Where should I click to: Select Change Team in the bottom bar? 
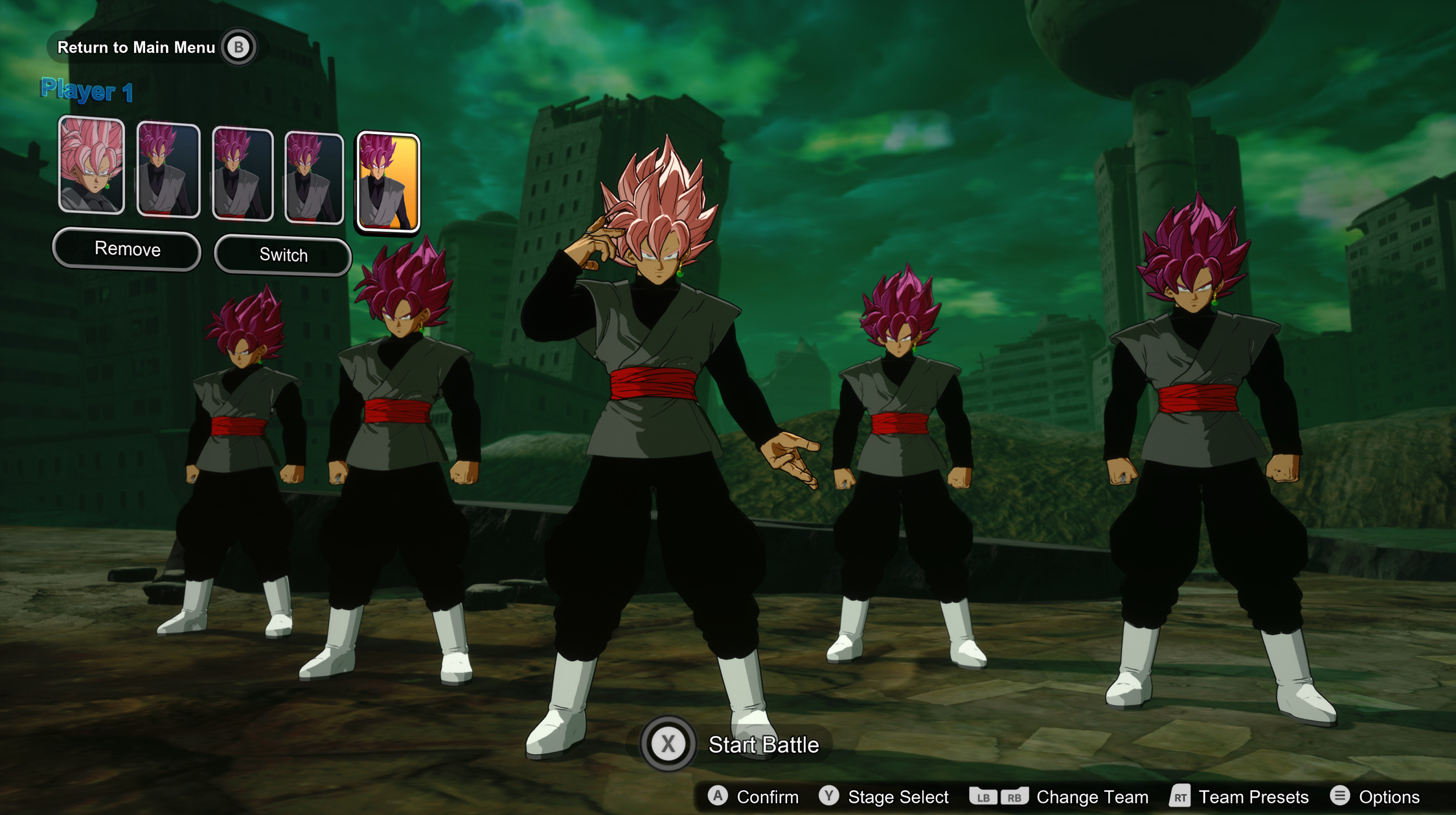1092,797
